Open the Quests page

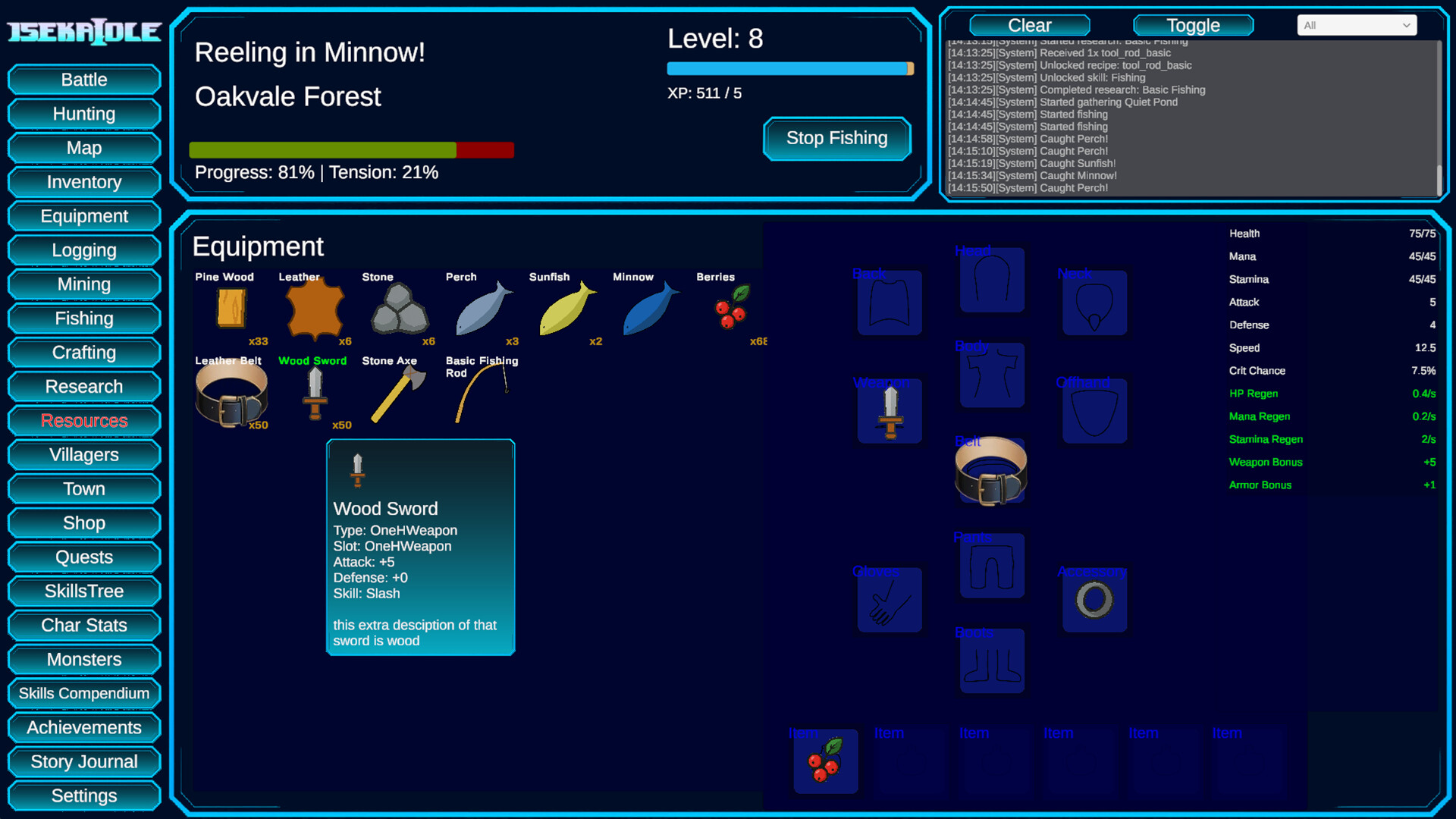pyautogui.click(x=83, y=557)
